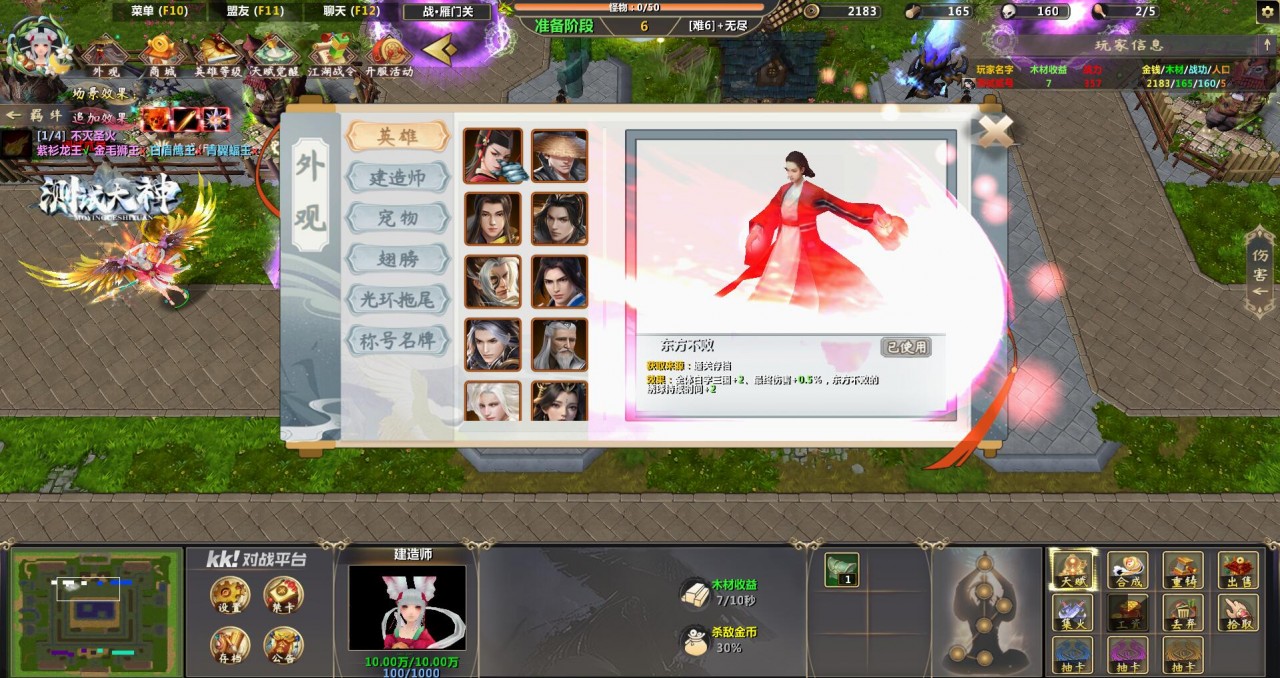The image size is (1280, 678).
Task: Open the 公告 announcement button
Action: click(282, 647)
